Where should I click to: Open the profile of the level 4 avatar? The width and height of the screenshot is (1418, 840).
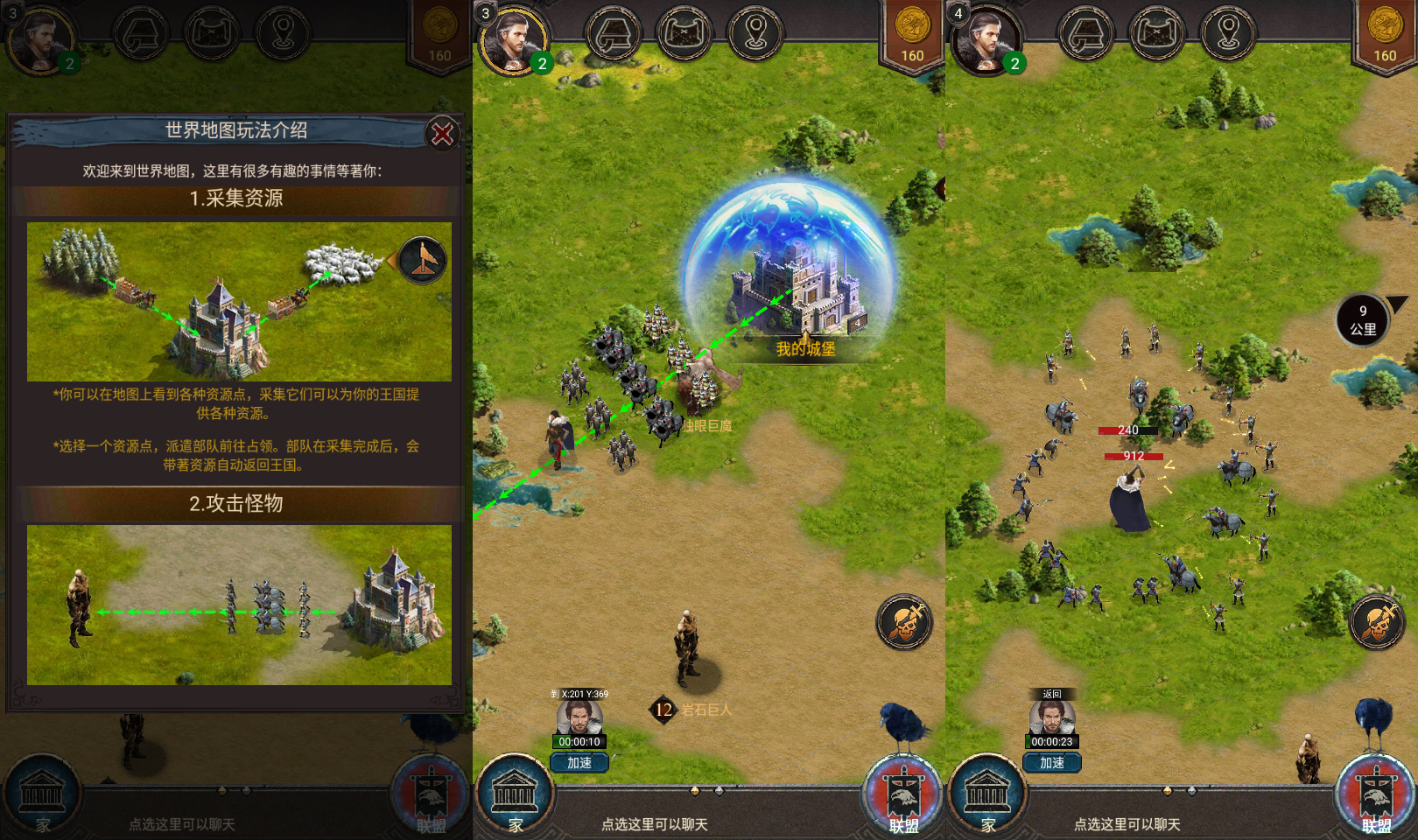pos(986,41)
